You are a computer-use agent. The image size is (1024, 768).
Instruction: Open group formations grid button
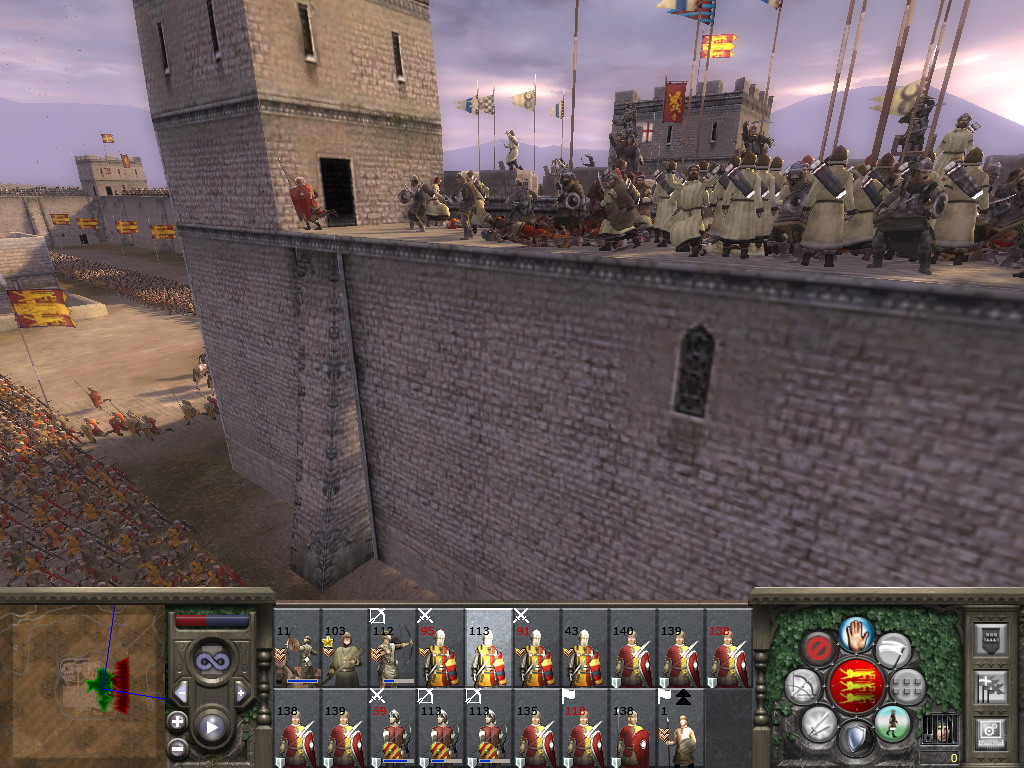pyautogui.click(x=907, y=686)
